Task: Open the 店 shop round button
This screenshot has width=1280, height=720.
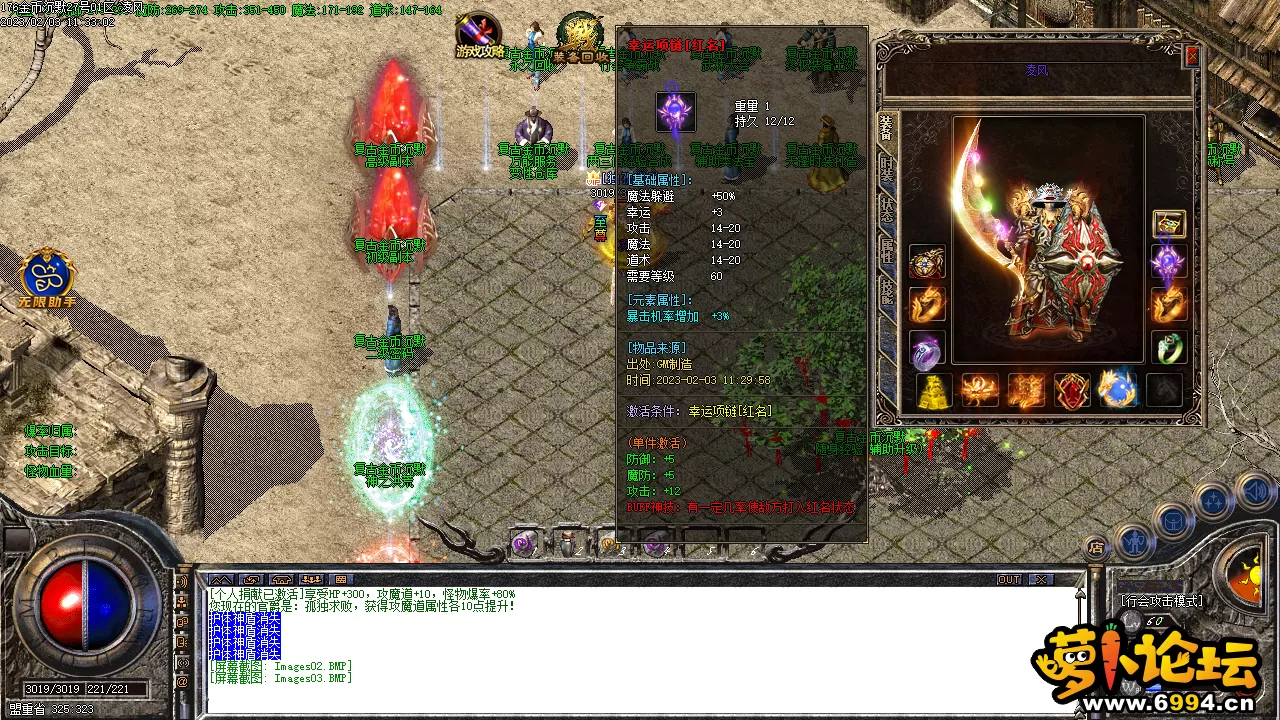Action: pyautogui.click(x=1096, y=547)
